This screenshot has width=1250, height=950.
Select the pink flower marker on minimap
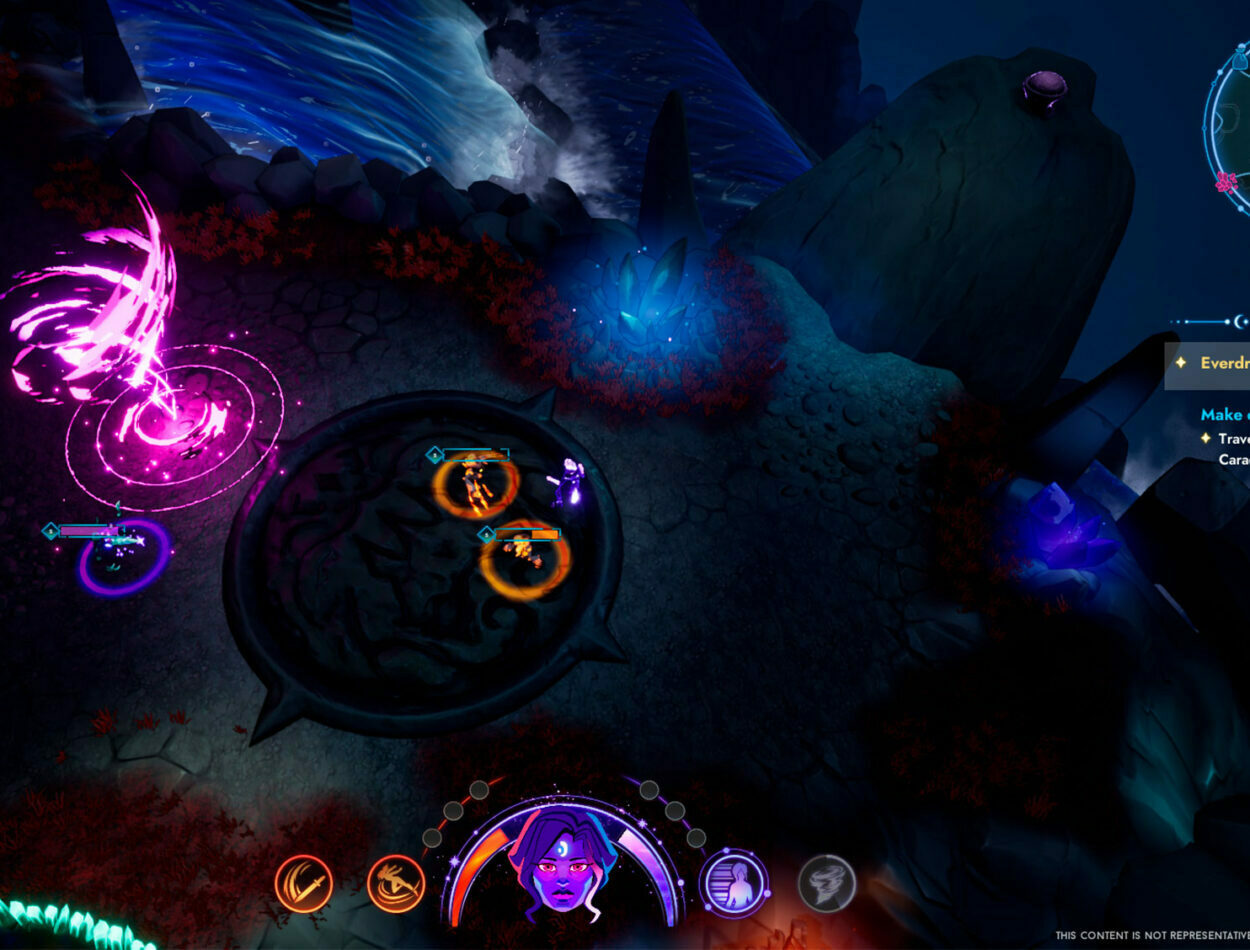pyautogui.click(x=1227, y=182)
